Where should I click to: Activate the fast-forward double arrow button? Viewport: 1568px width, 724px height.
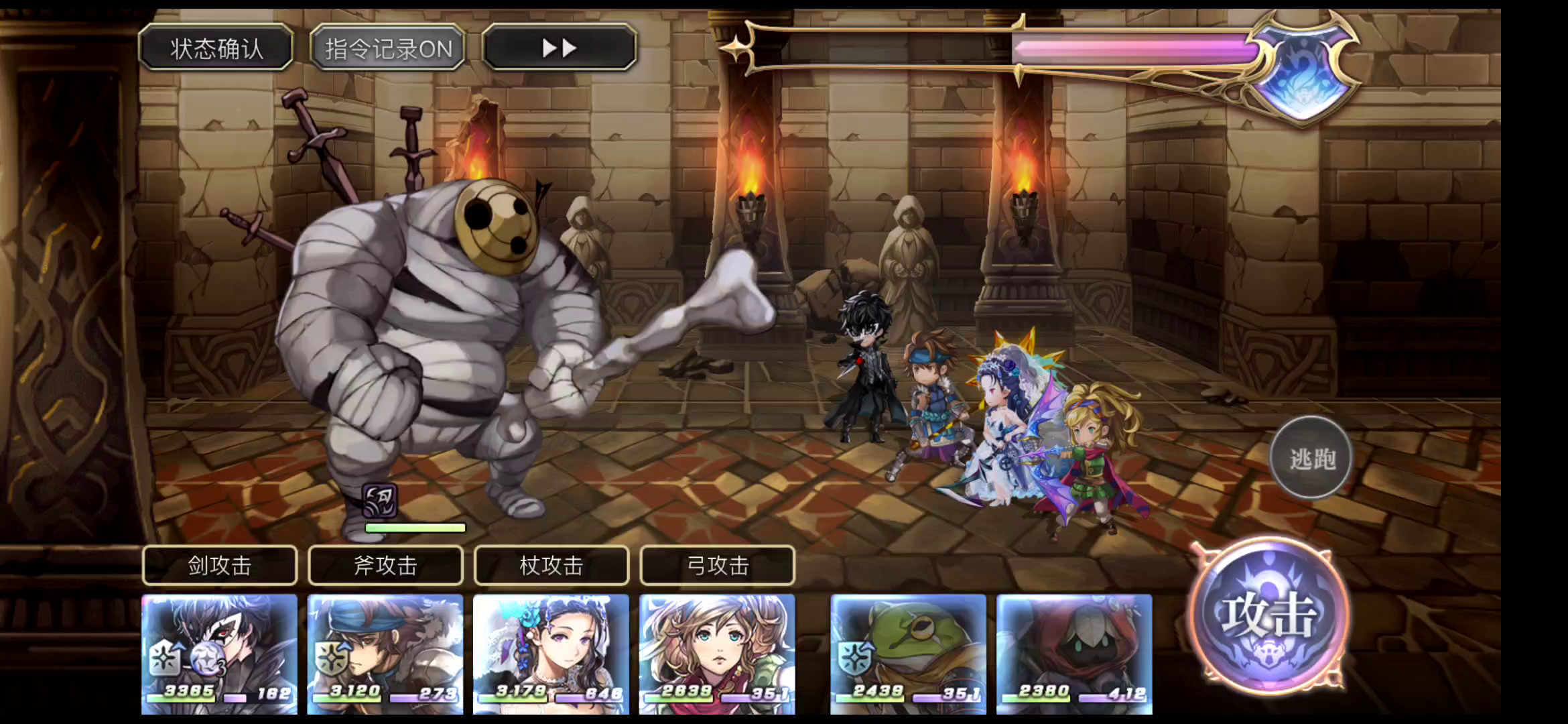coord(559,48)
